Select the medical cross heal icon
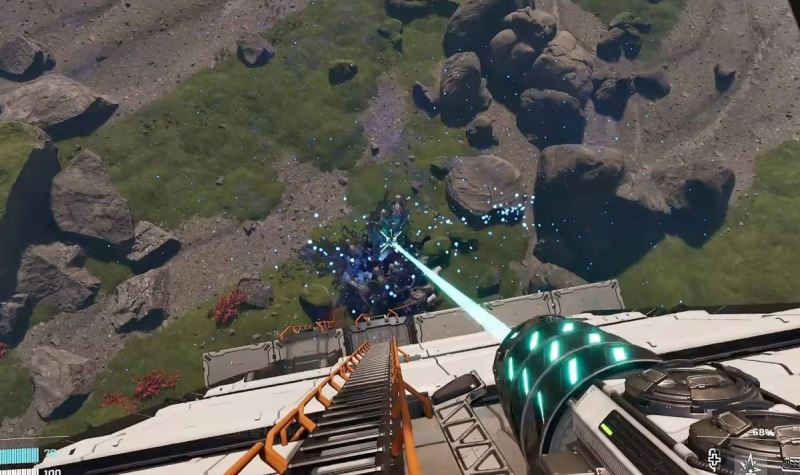 click(716, 459)
